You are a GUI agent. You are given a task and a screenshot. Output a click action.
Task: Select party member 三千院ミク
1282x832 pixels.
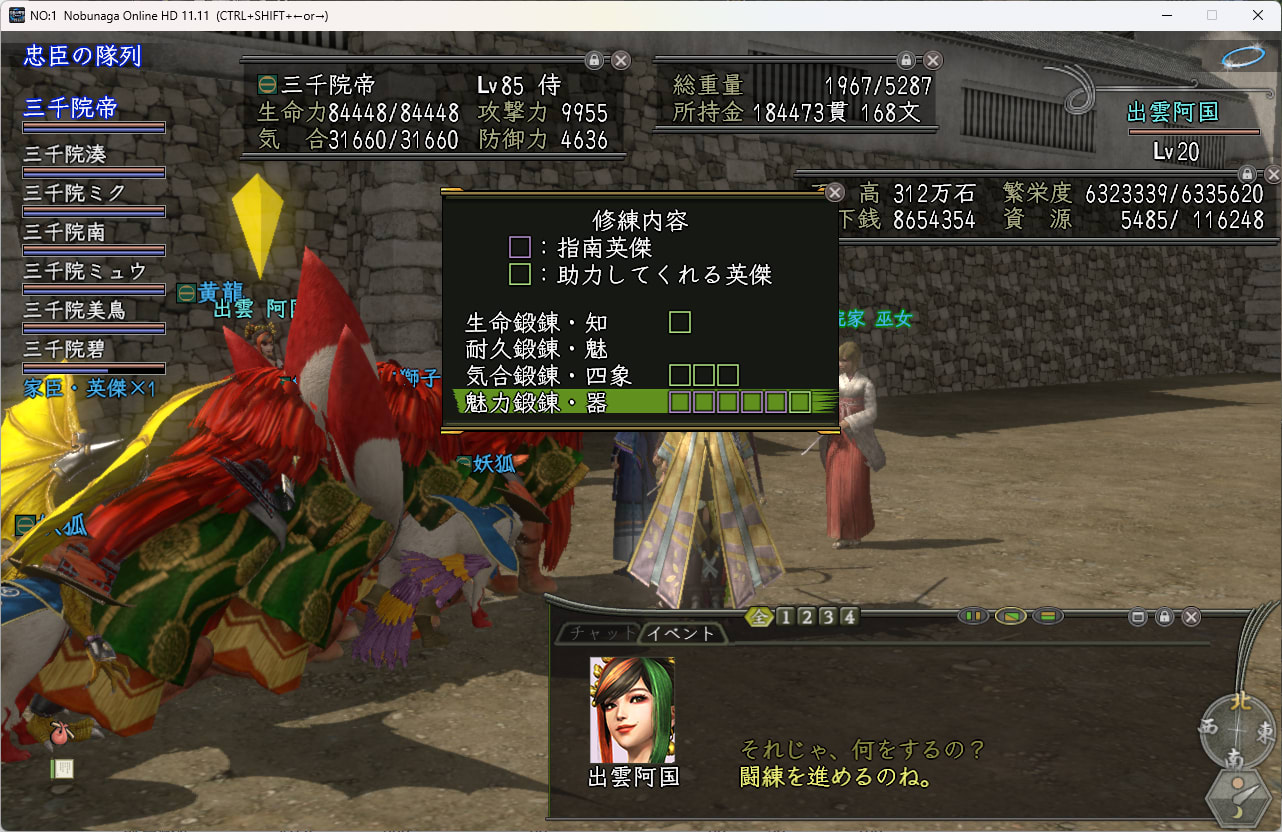[76, 194]
